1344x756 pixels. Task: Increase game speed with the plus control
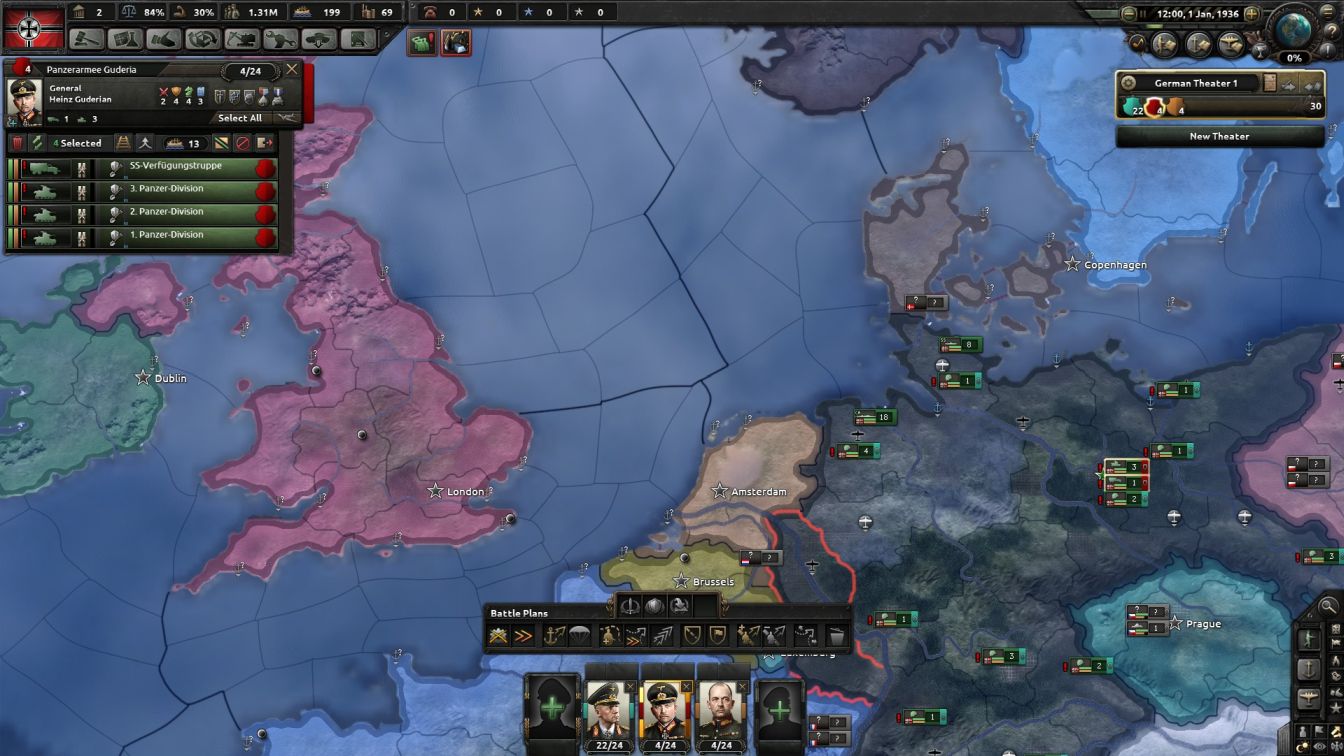[1252, 13]
